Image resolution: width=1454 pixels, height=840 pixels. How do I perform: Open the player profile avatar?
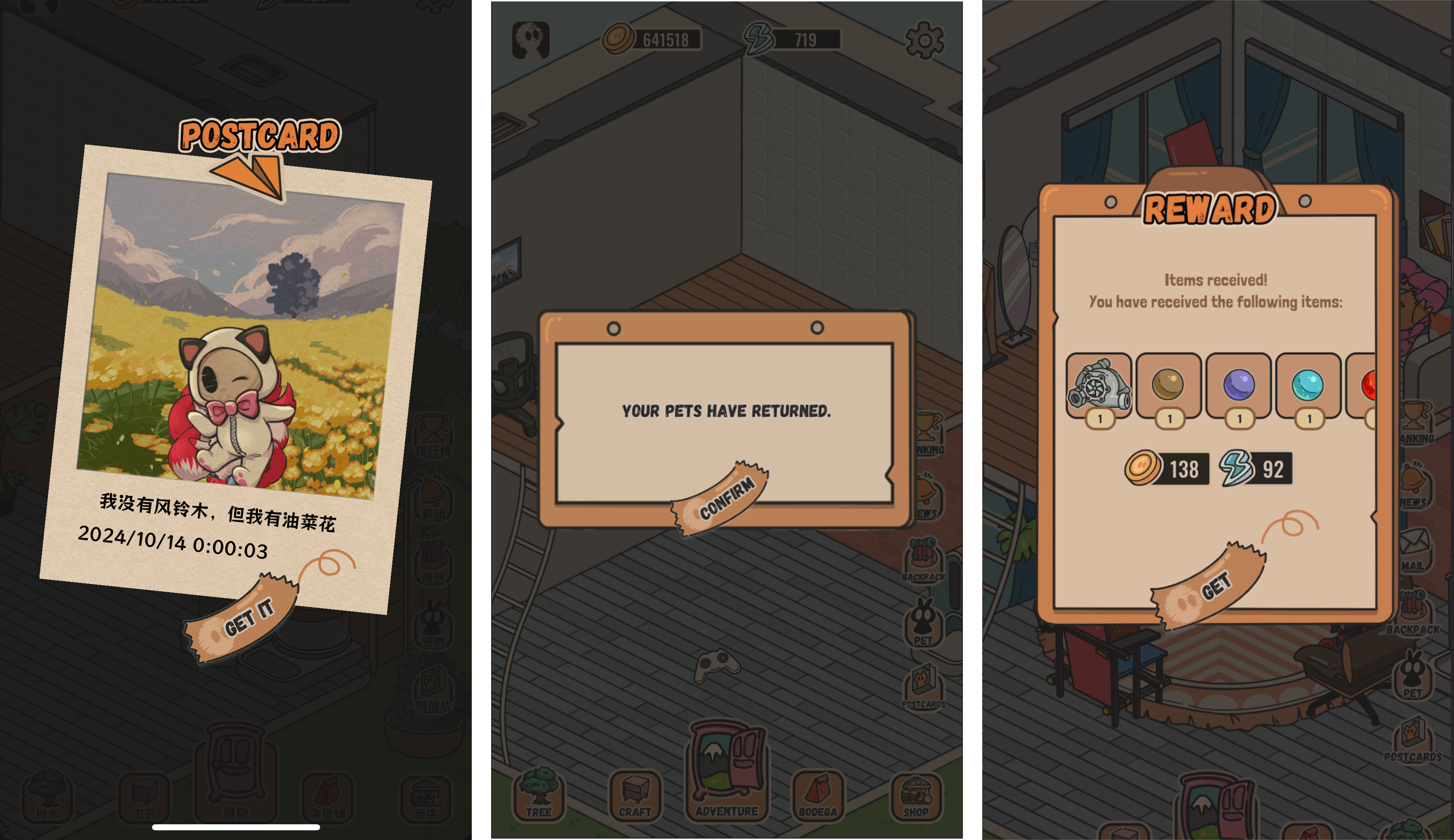[x=530, y=40]
